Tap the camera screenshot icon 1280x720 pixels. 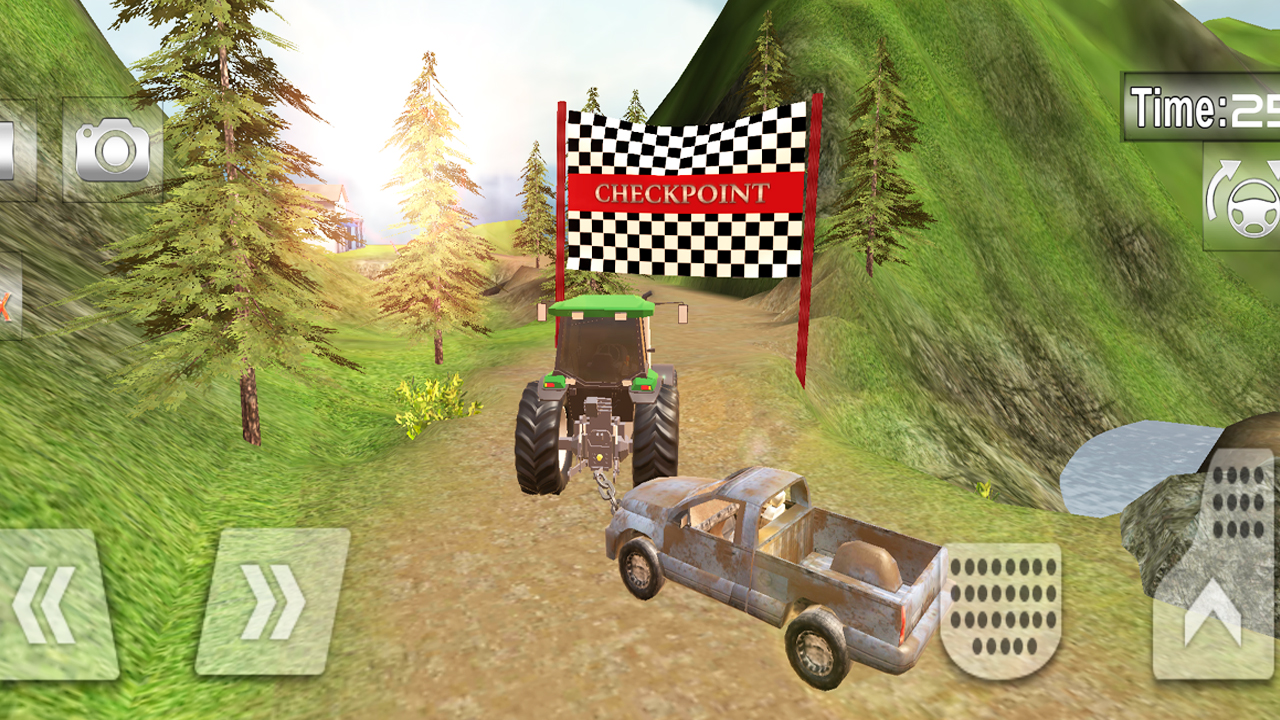point(113,150)
